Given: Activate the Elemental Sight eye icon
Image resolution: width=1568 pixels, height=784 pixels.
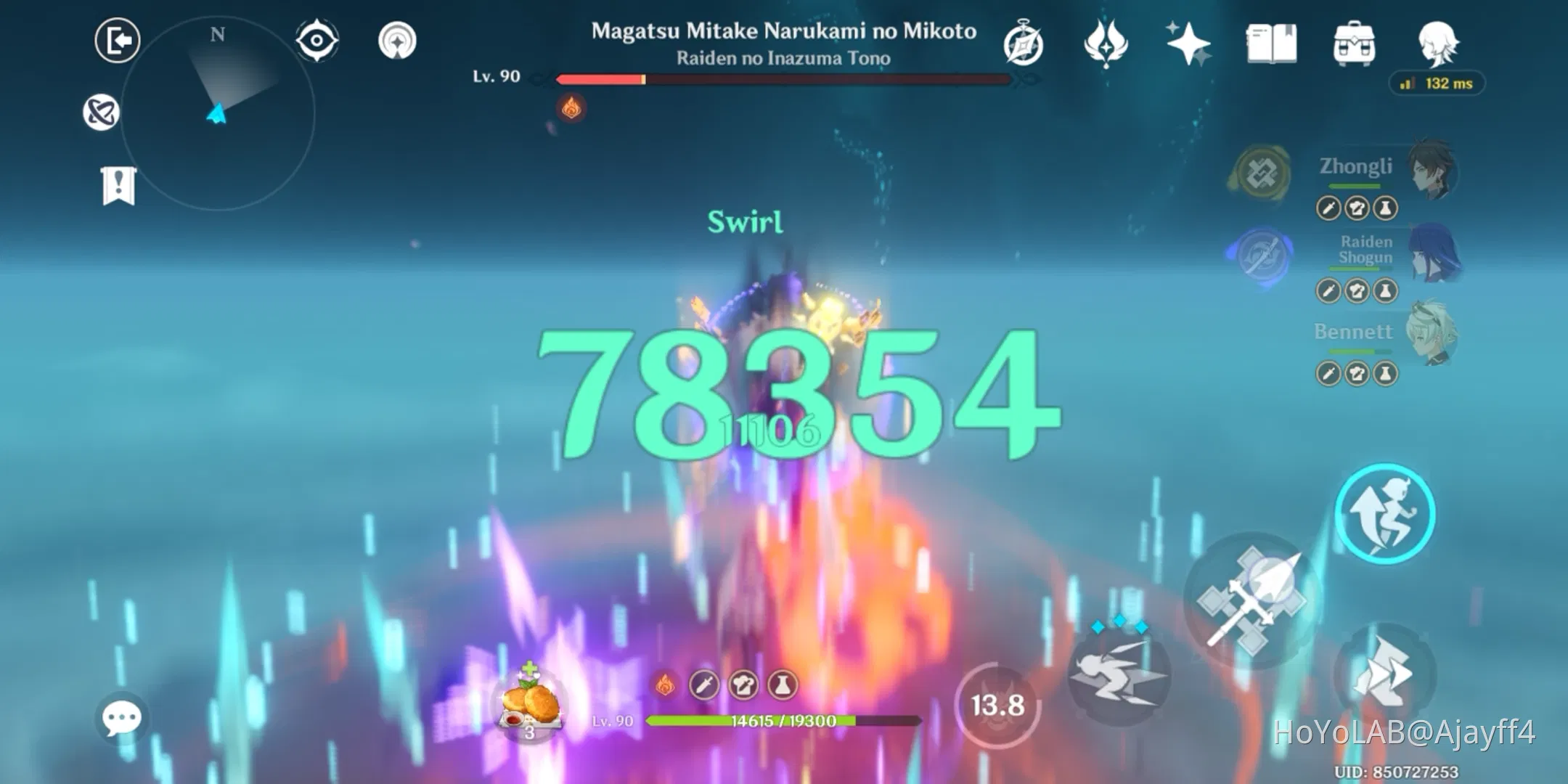Looking at the screenshot, I should [x=317, y=40].
